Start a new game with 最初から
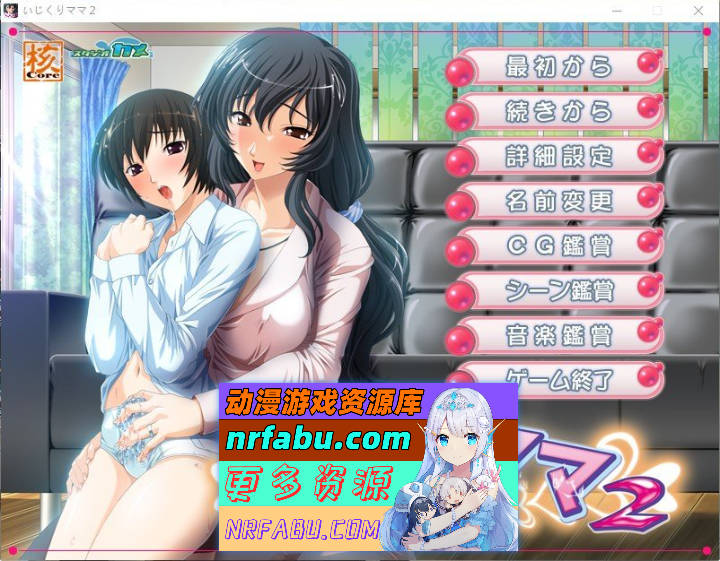The height and width of the screenshot is (561, 720). (x=558, y=68)
